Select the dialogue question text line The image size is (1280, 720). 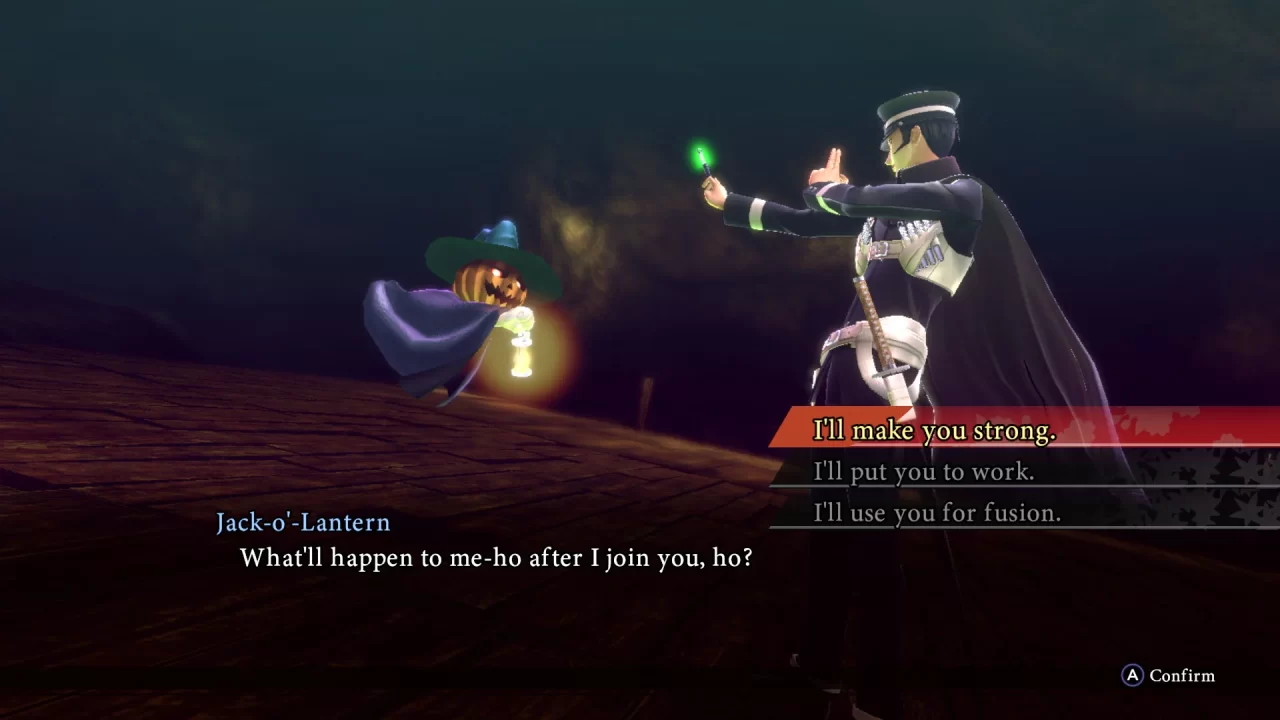pos(492,559)
